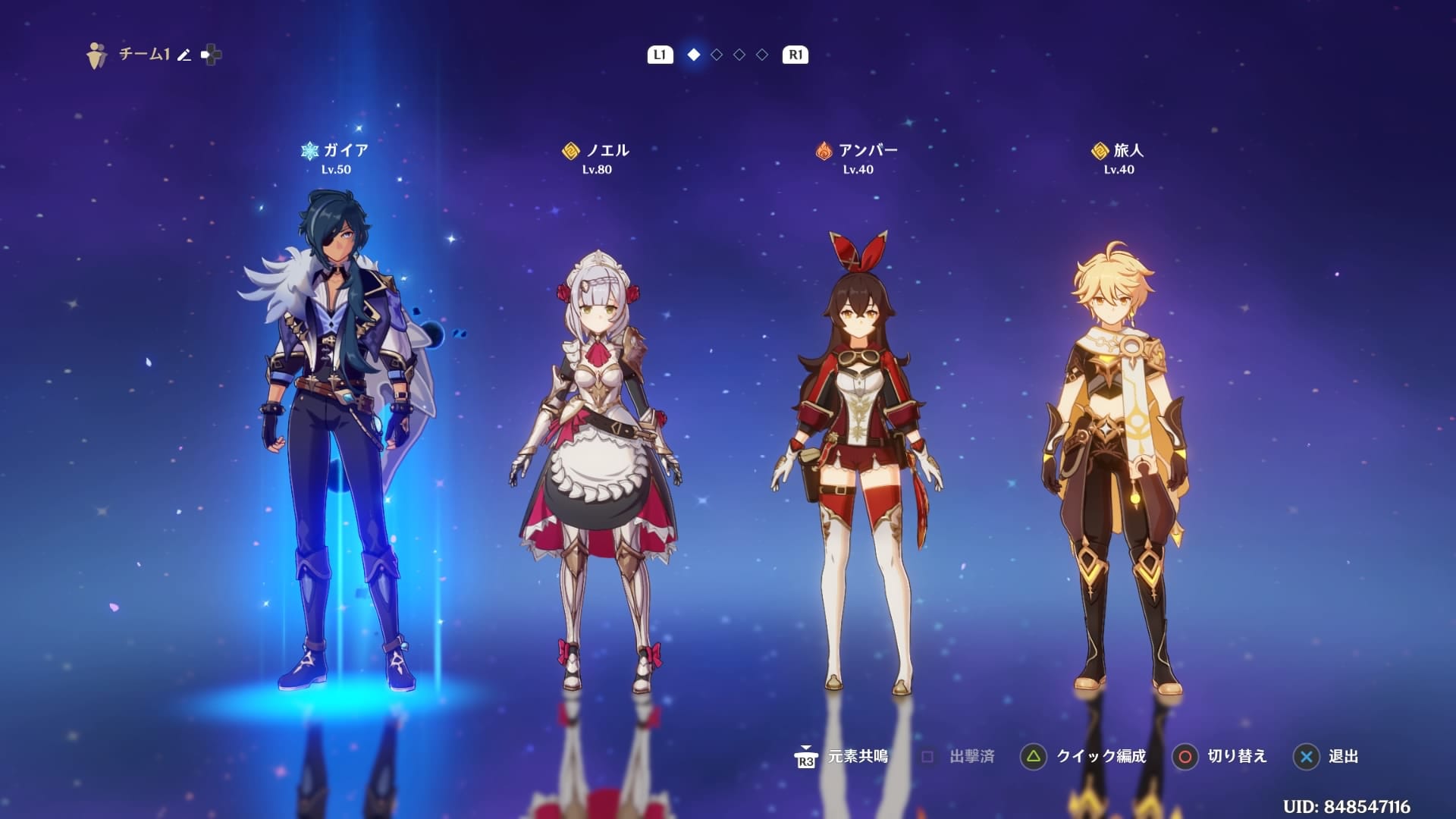Click the Pyro element icon above アンバー

[825, 150]
